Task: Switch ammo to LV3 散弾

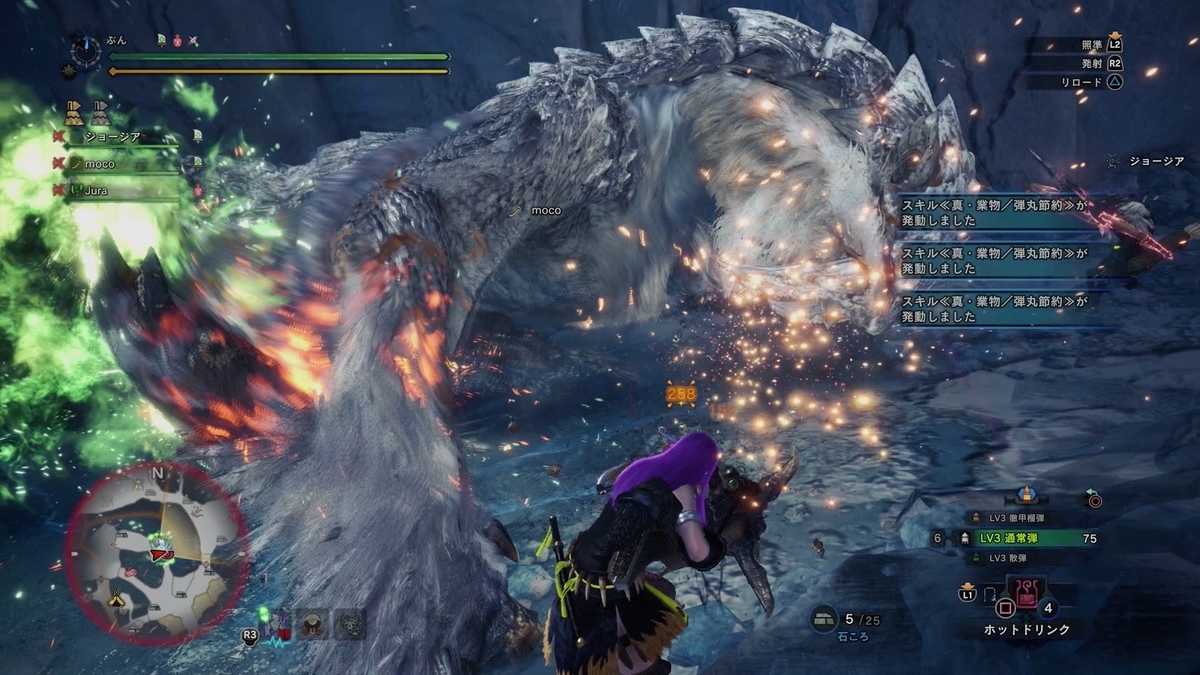Action: [1015, 557]
